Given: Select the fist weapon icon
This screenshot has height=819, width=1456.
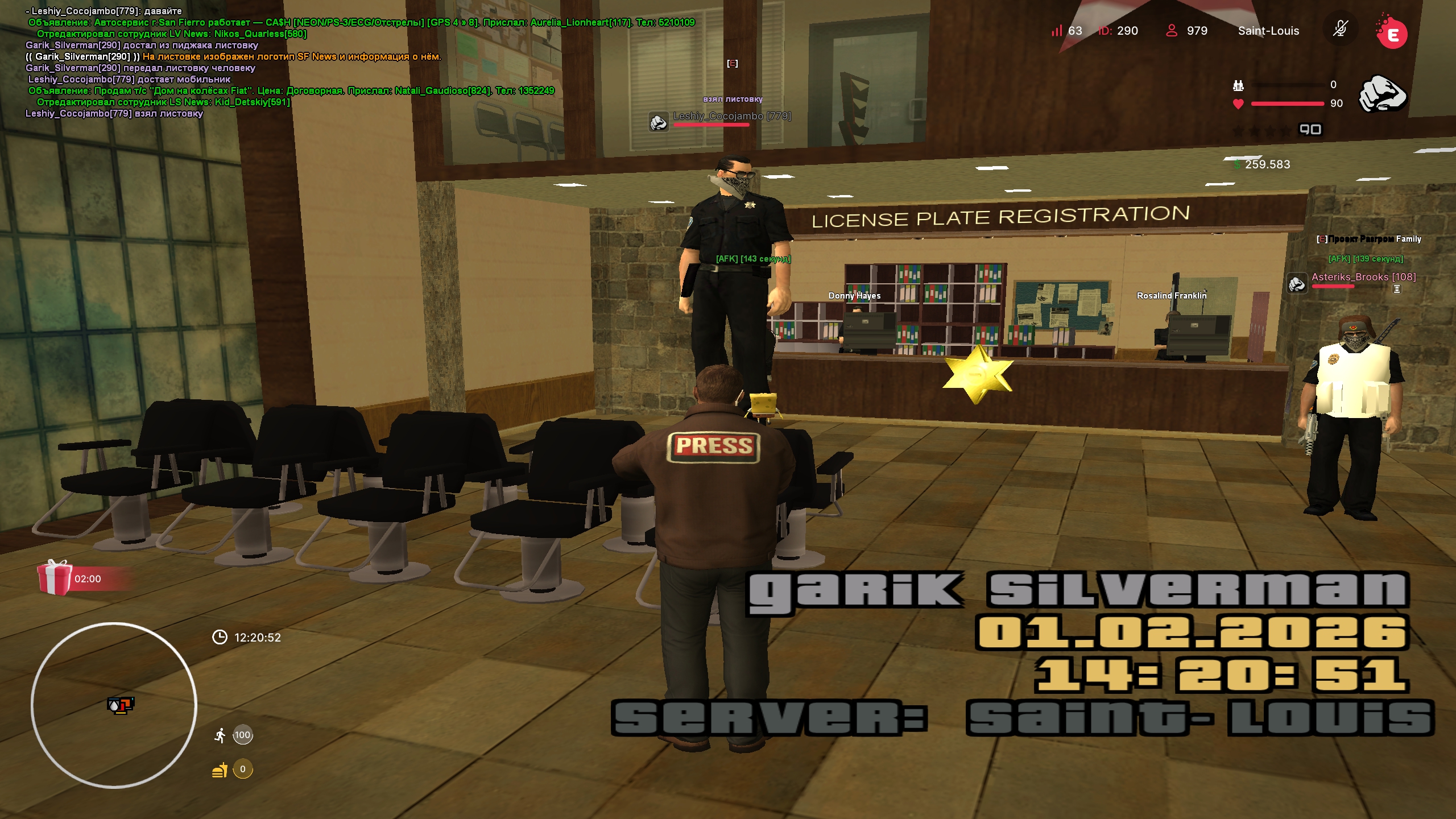Looking at the screenshot, I should tap(1382, 93).
